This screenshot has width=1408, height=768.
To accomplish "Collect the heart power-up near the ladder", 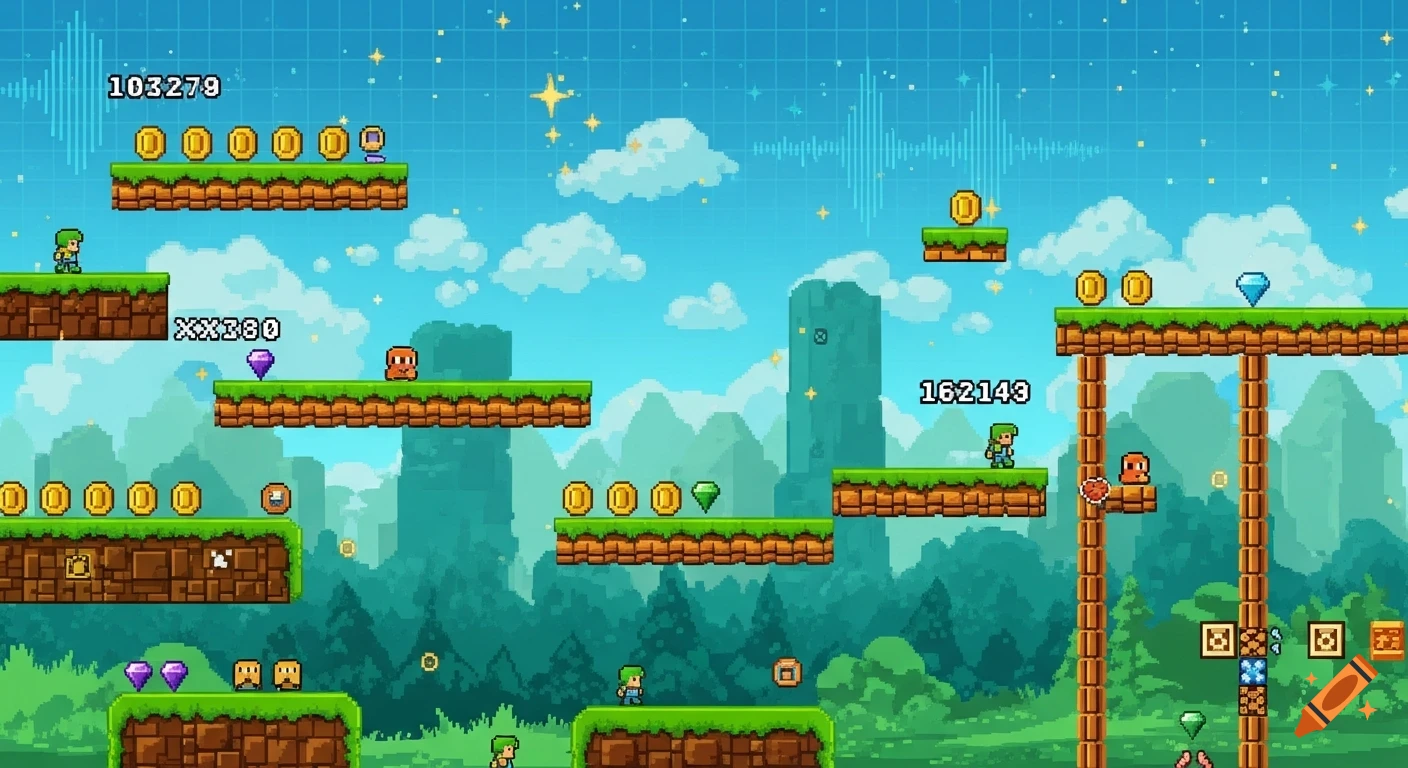I will pos(1094,491).
